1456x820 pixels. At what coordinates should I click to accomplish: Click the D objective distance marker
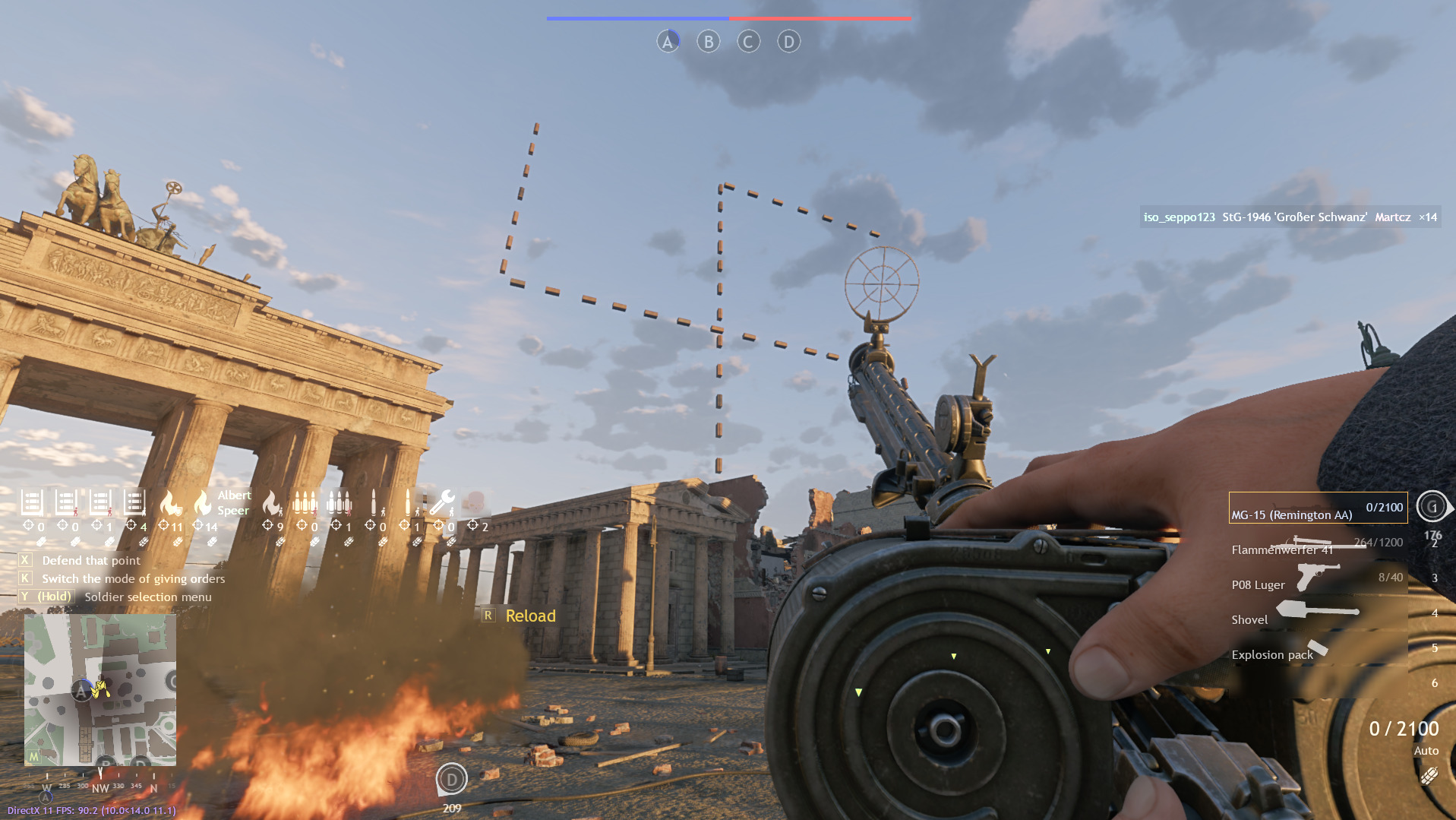451,779
